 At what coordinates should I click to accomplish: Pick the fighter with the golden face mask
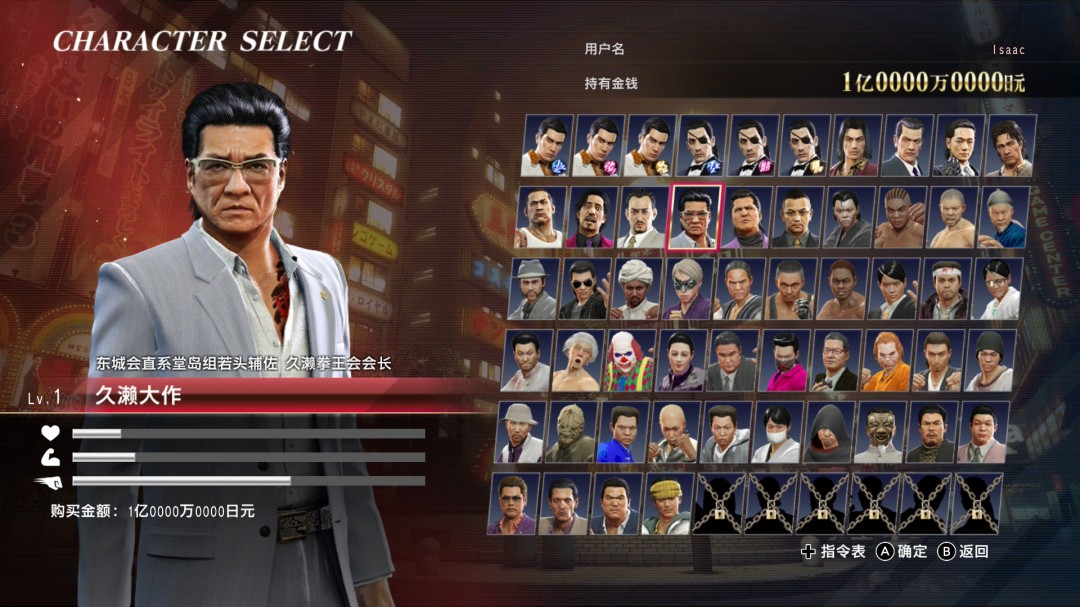(x=881, y=433)
